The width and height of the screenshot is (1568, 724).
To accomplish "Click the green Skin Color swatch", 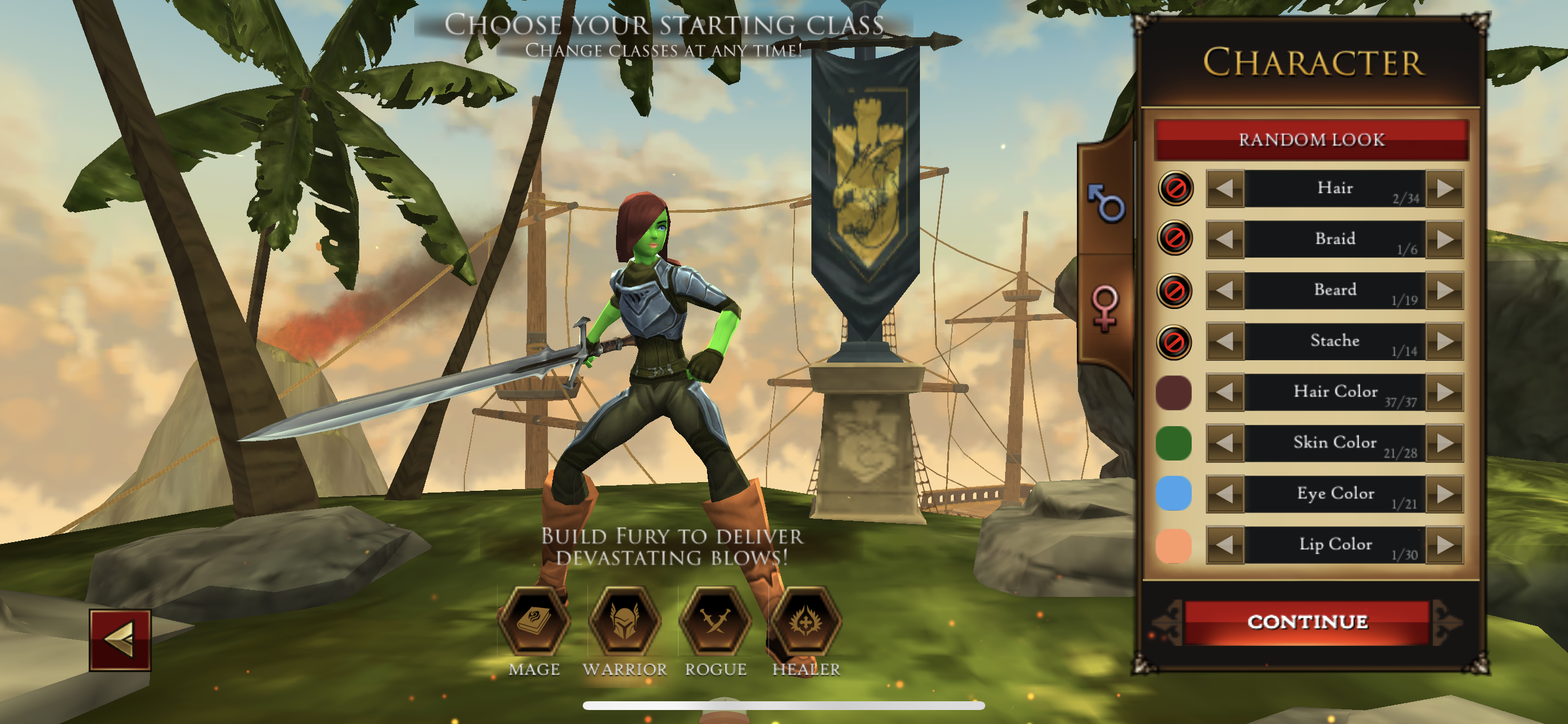I will point(1173,444).
